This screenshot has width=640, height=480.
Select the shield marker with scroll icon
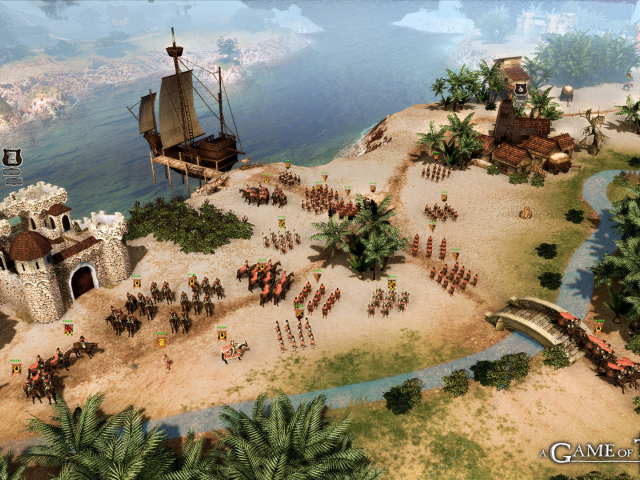[12, 156]
